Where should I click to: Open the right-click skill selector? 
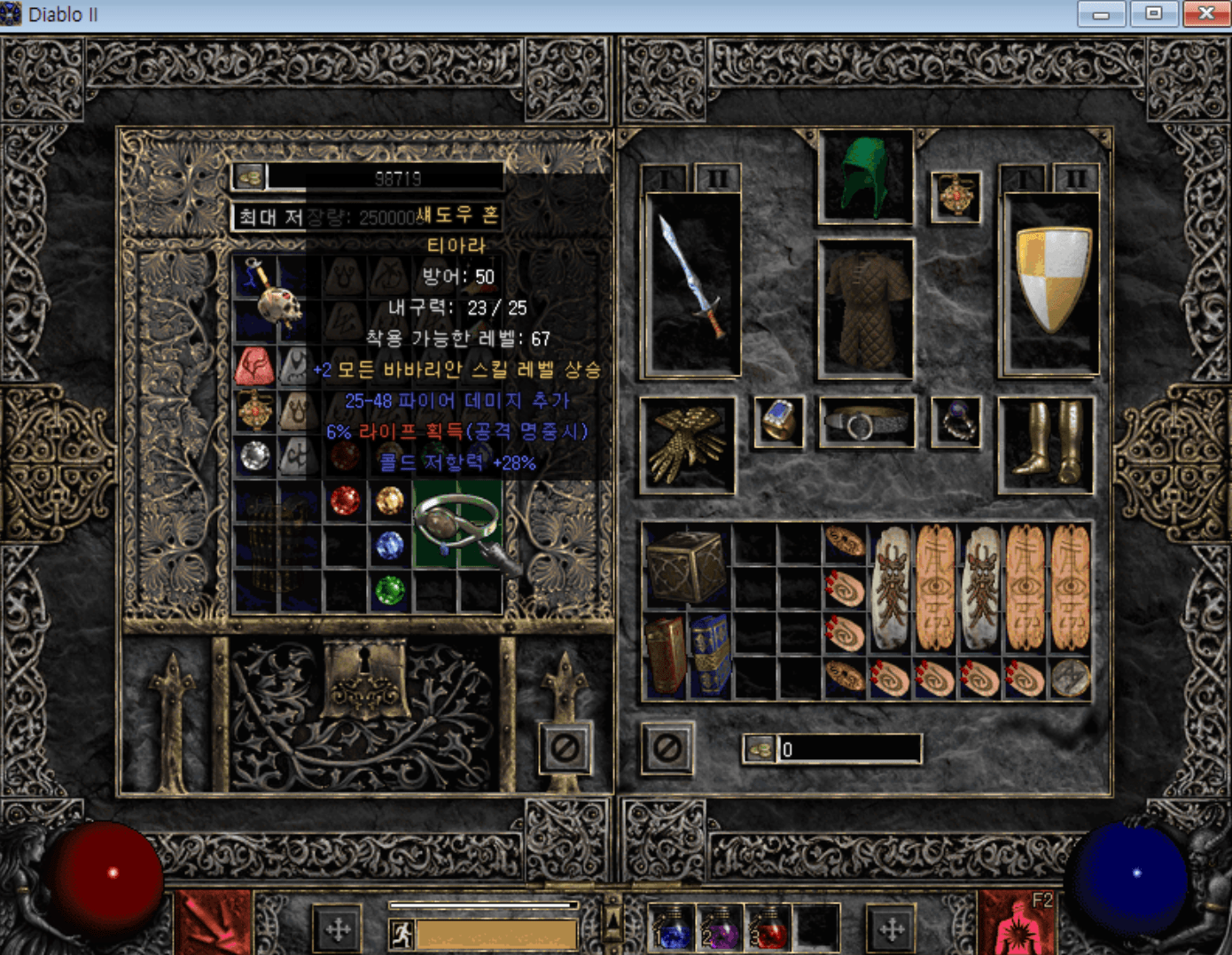click(1017, 927)
